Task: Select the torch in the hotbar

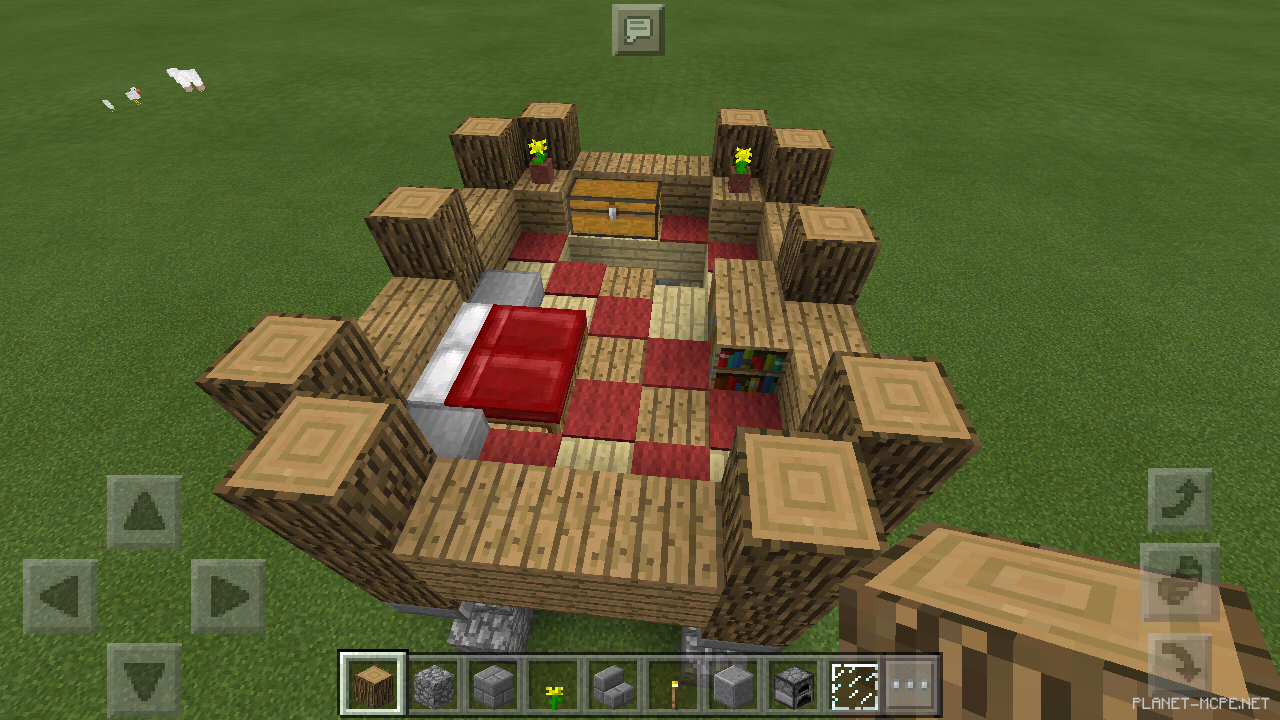Action: (x=676, y=685)
